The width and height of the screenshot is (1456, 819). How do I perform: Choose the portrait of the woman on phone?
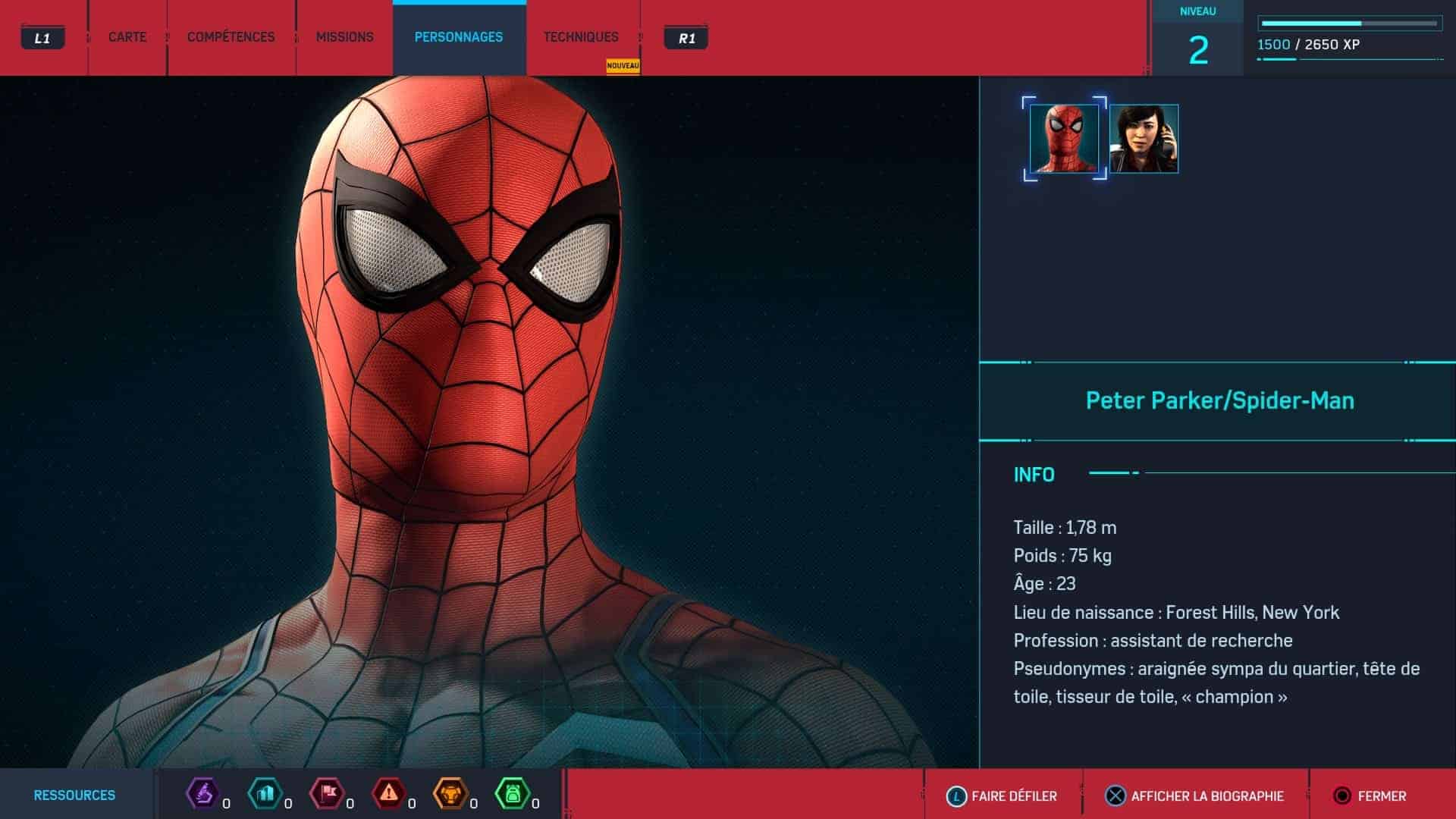click(x=1144, y=139)
